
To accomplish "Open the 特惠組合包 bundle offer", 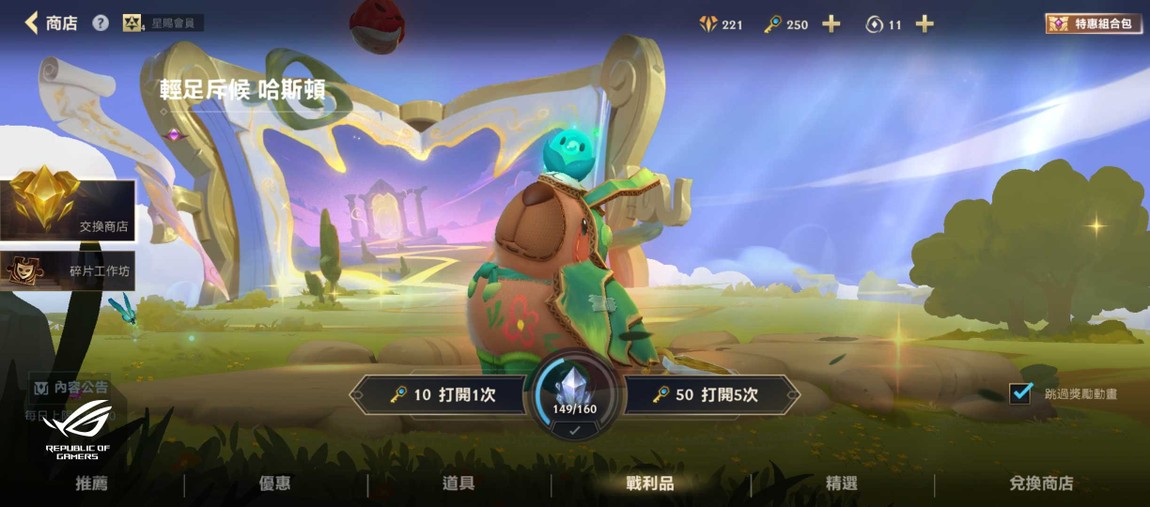I will point(1094,23).
